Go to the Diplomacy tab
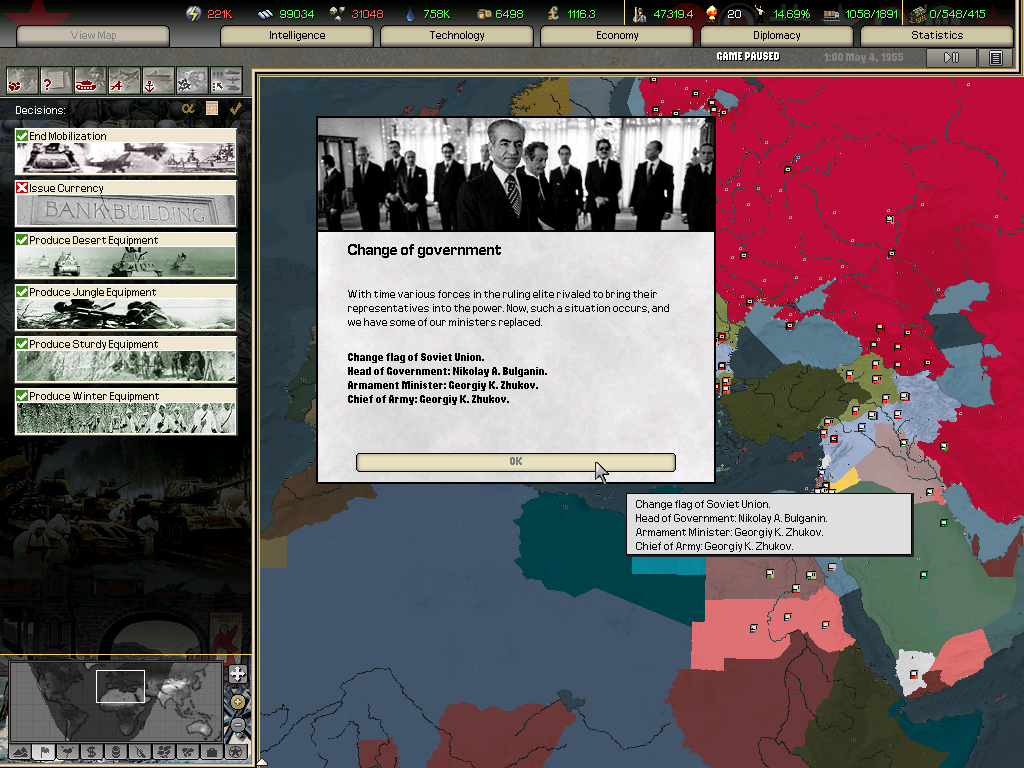1024x768 pixels. point(777,36)
